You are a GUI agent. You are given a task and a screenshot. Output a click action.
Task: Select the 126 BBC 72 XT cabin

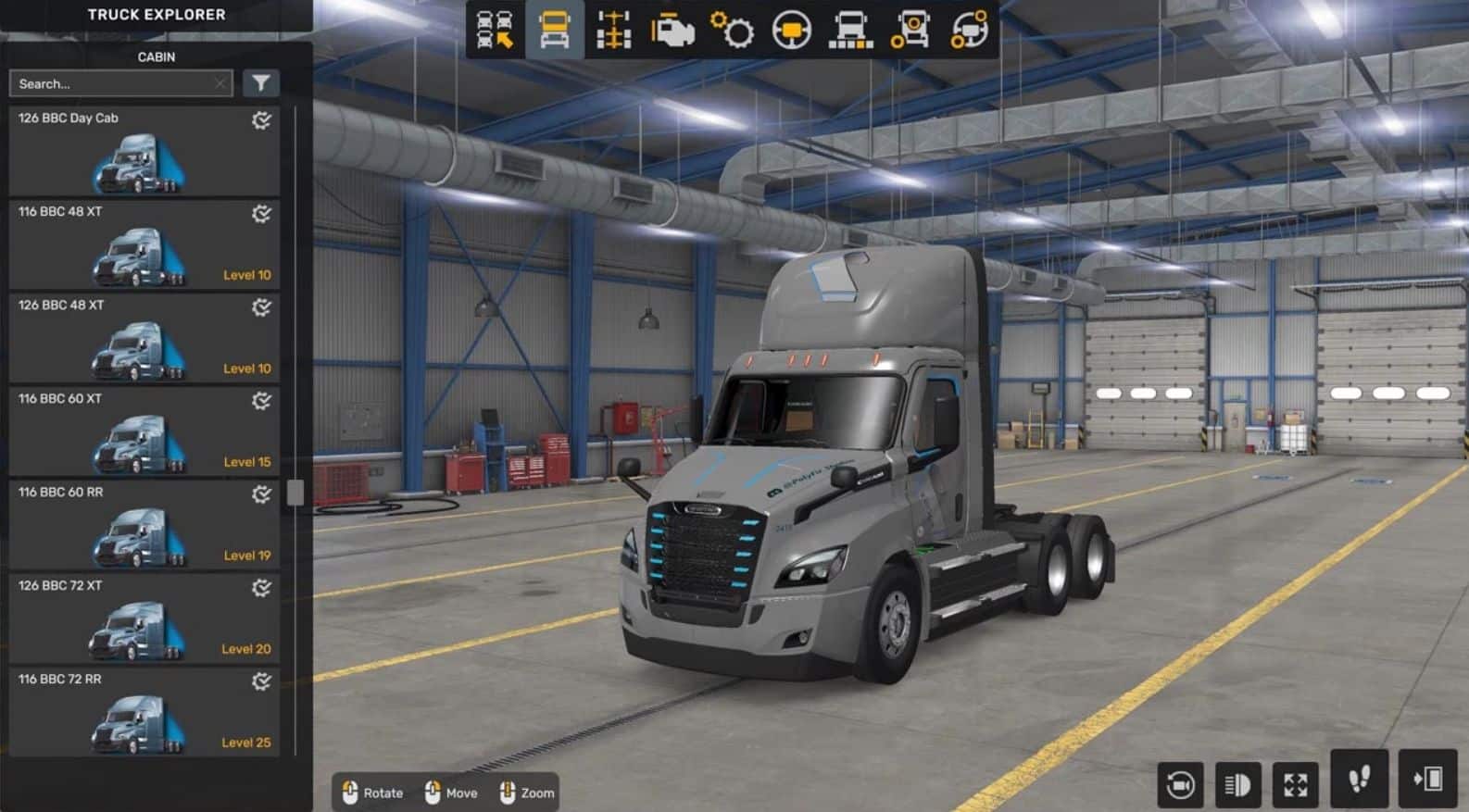click(x=144, y=618)
